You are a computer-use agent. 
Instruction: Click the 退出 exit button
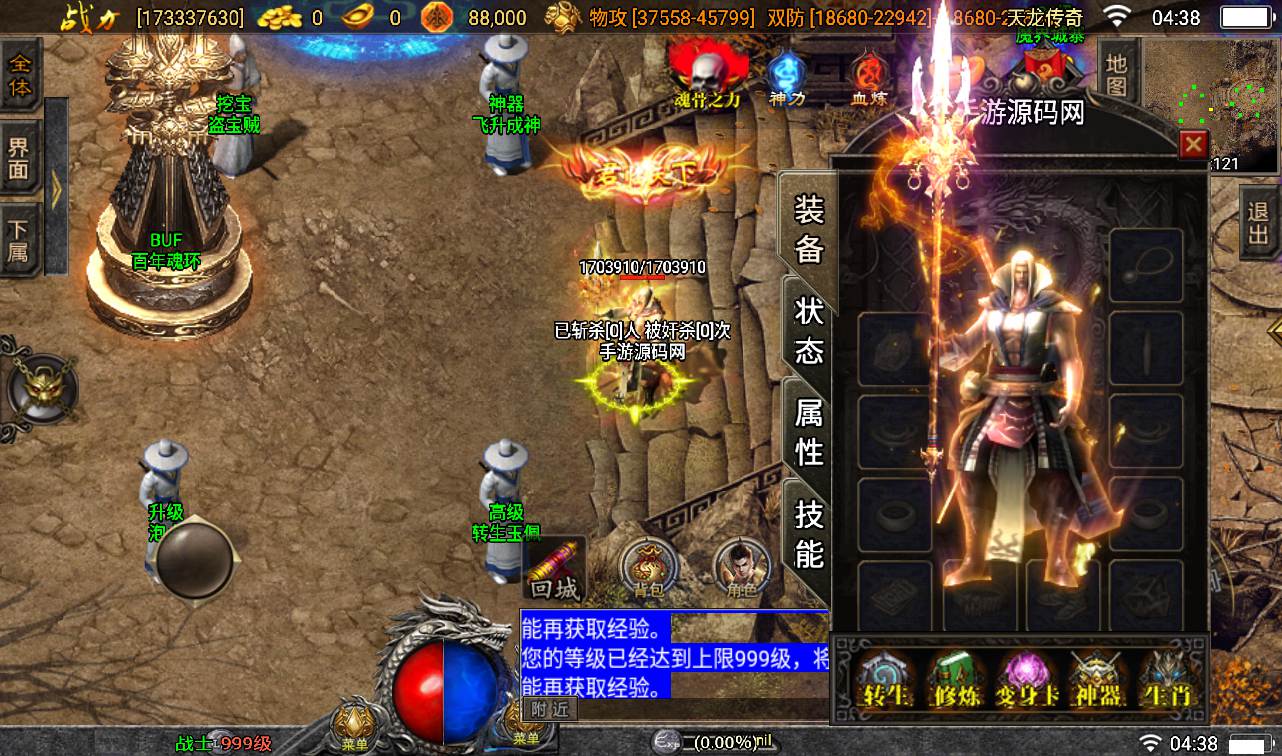[1257, 225]
